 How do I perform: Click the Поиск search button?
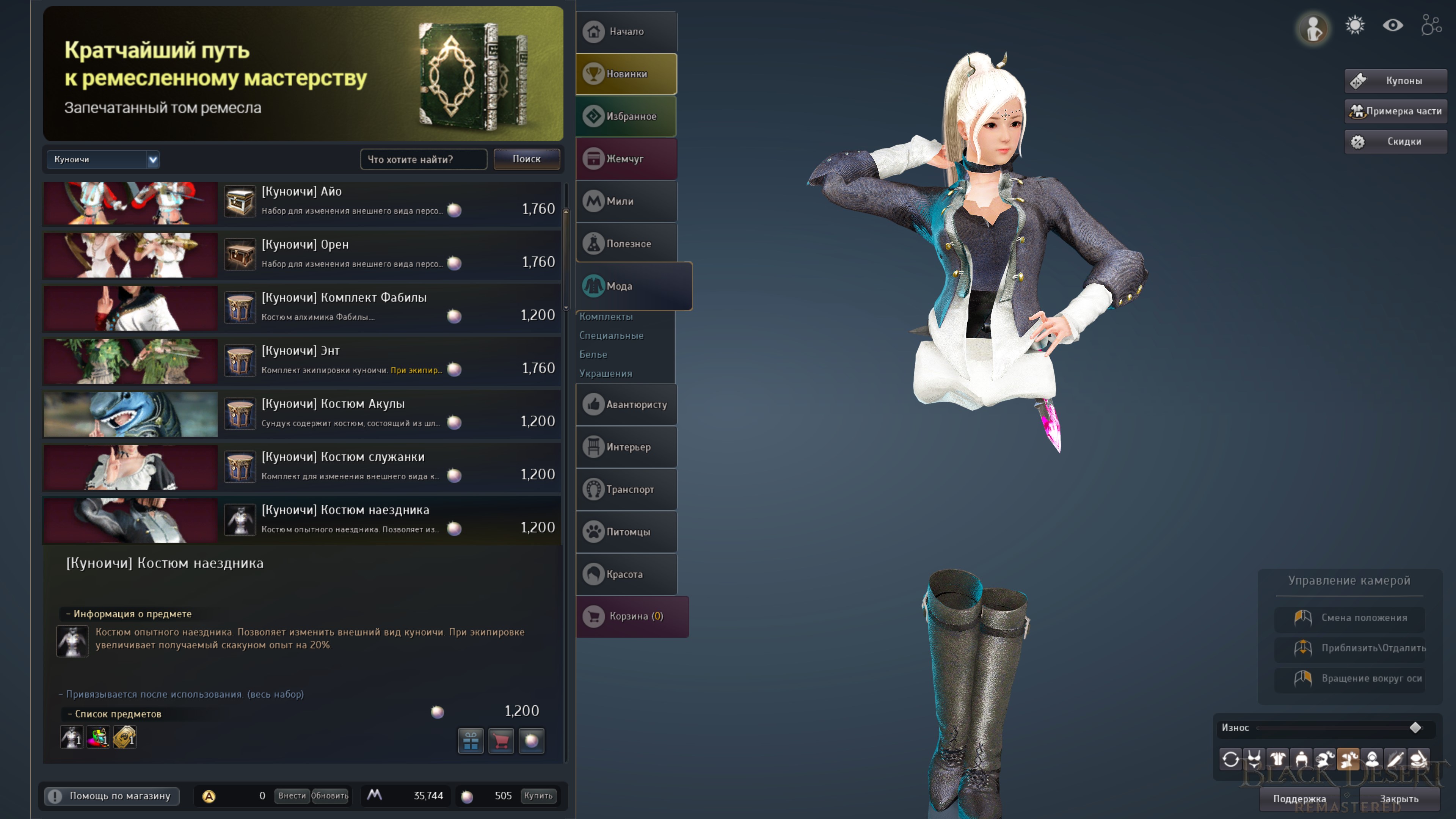tap(526, 159)
